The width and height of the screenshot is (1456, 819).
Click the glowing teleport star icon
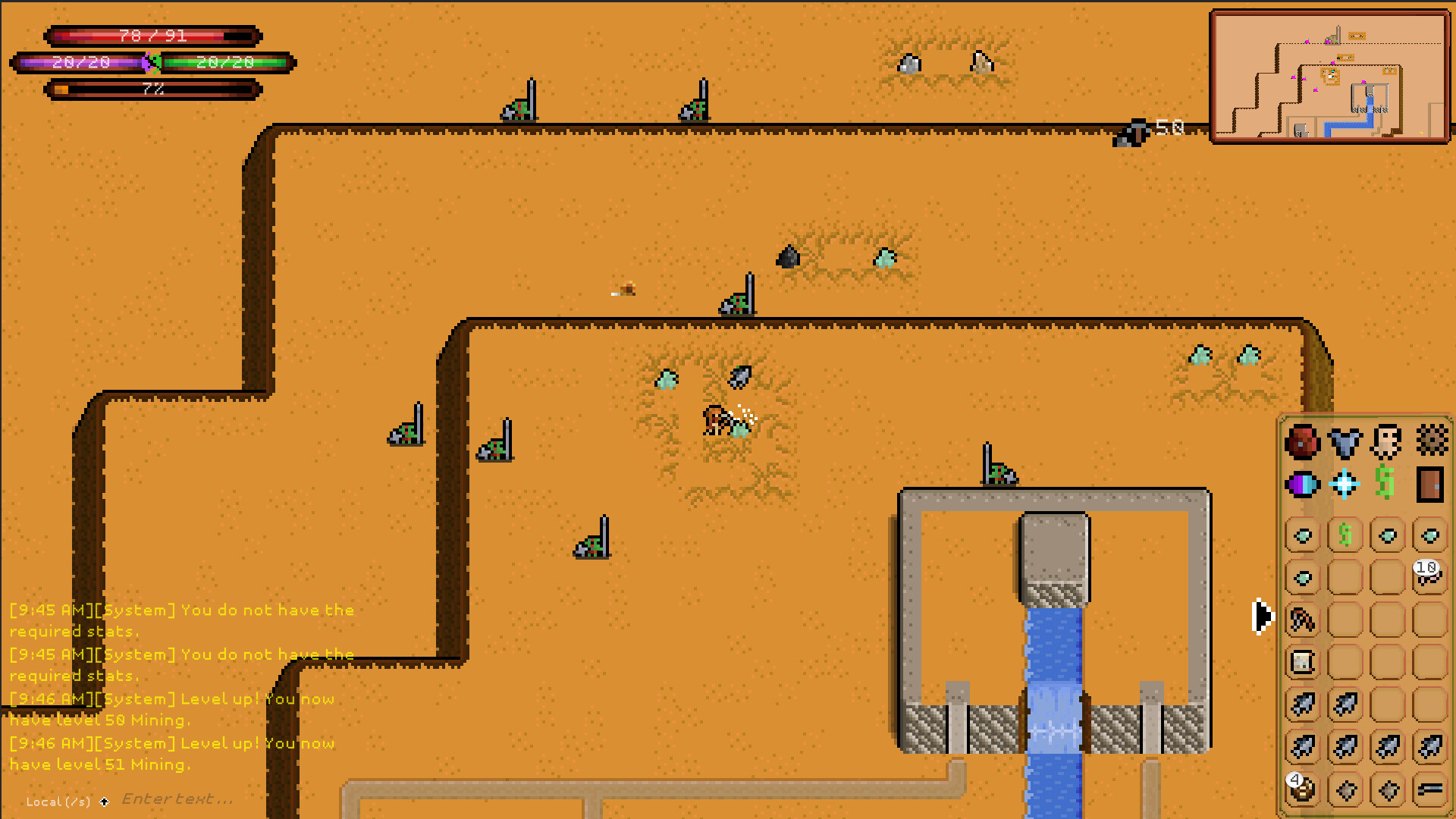point(1345,483)
